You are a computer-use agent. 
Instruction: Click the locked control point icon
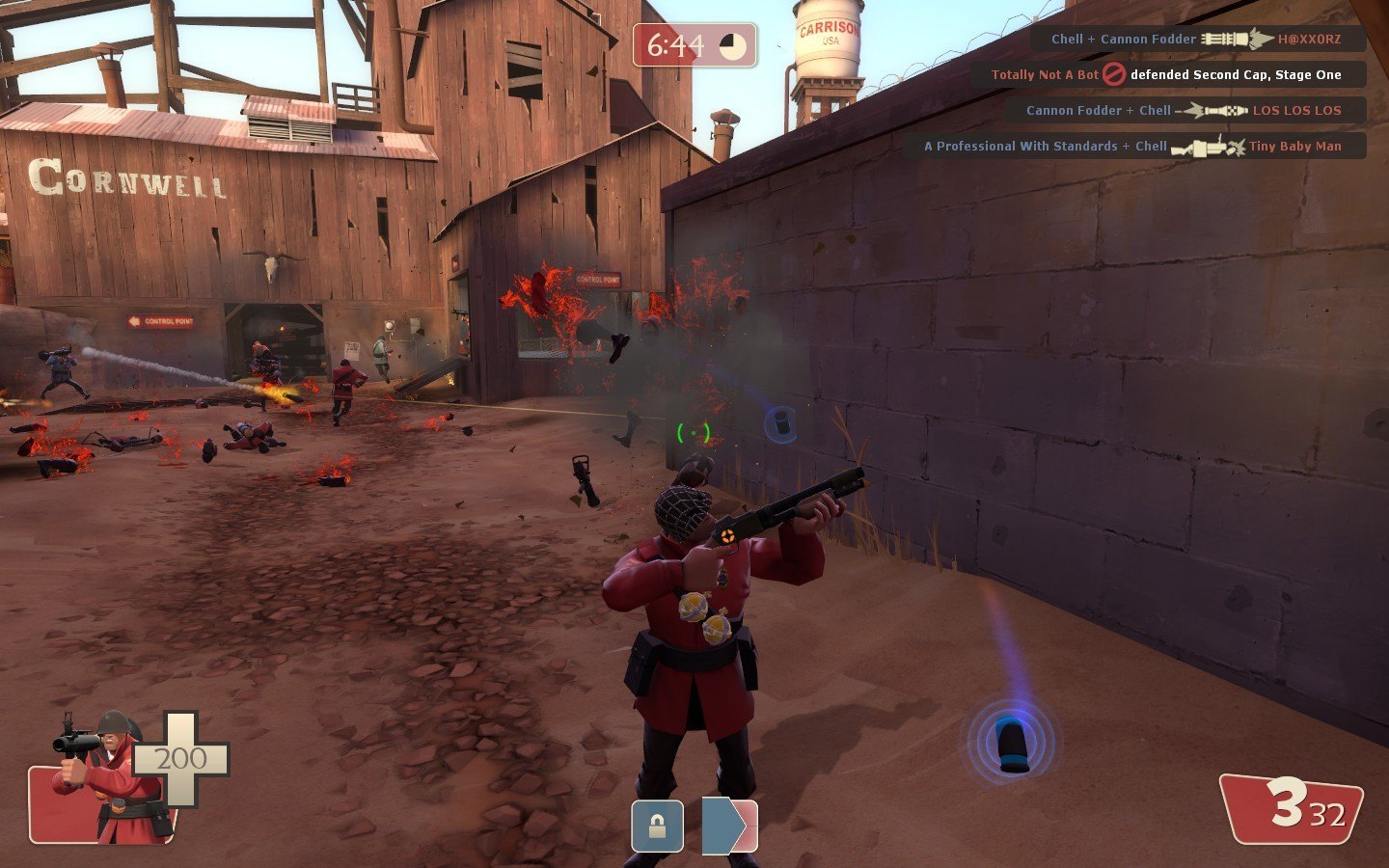(657, 827)
